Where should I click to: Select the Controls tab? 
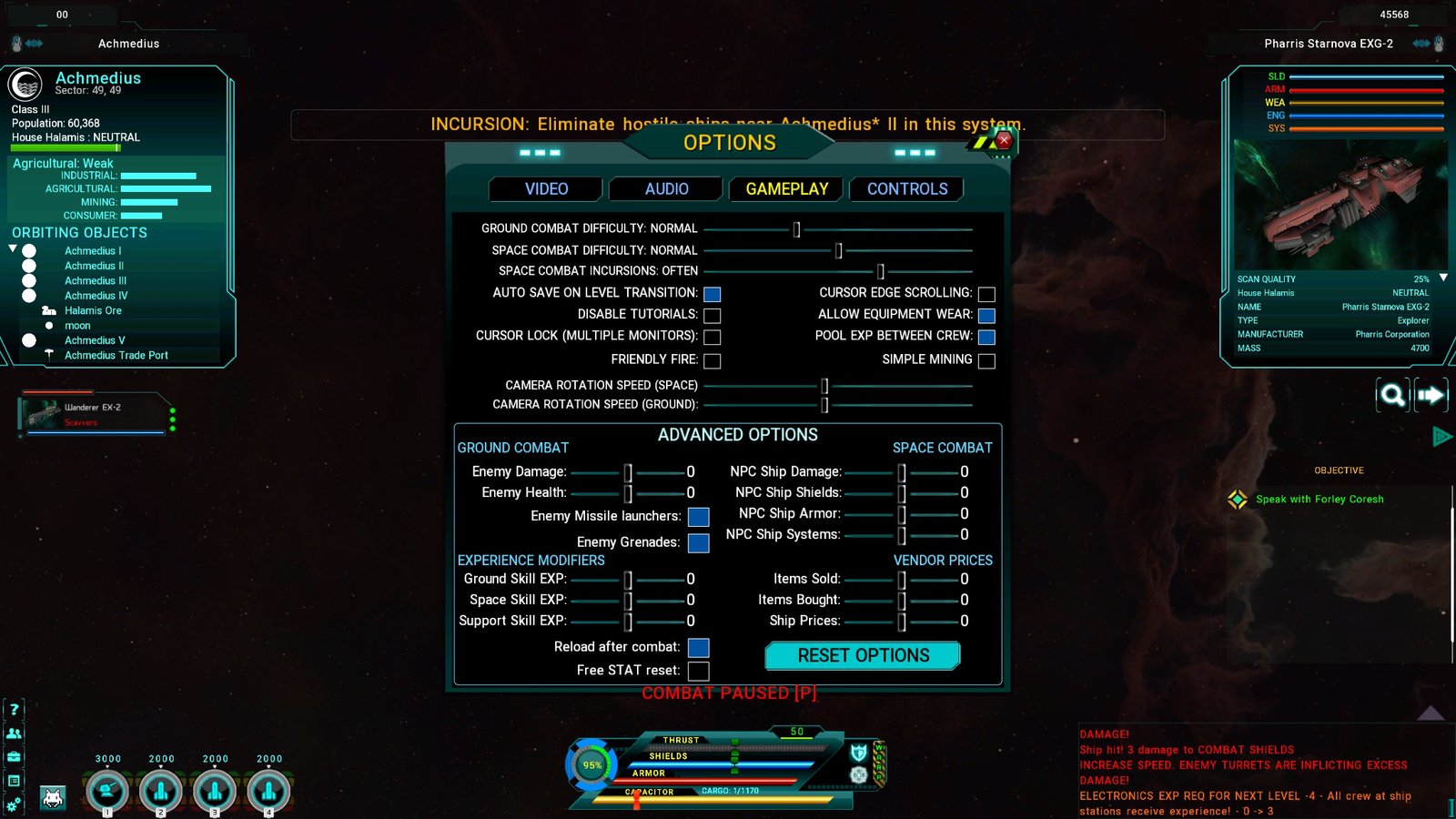906,189
